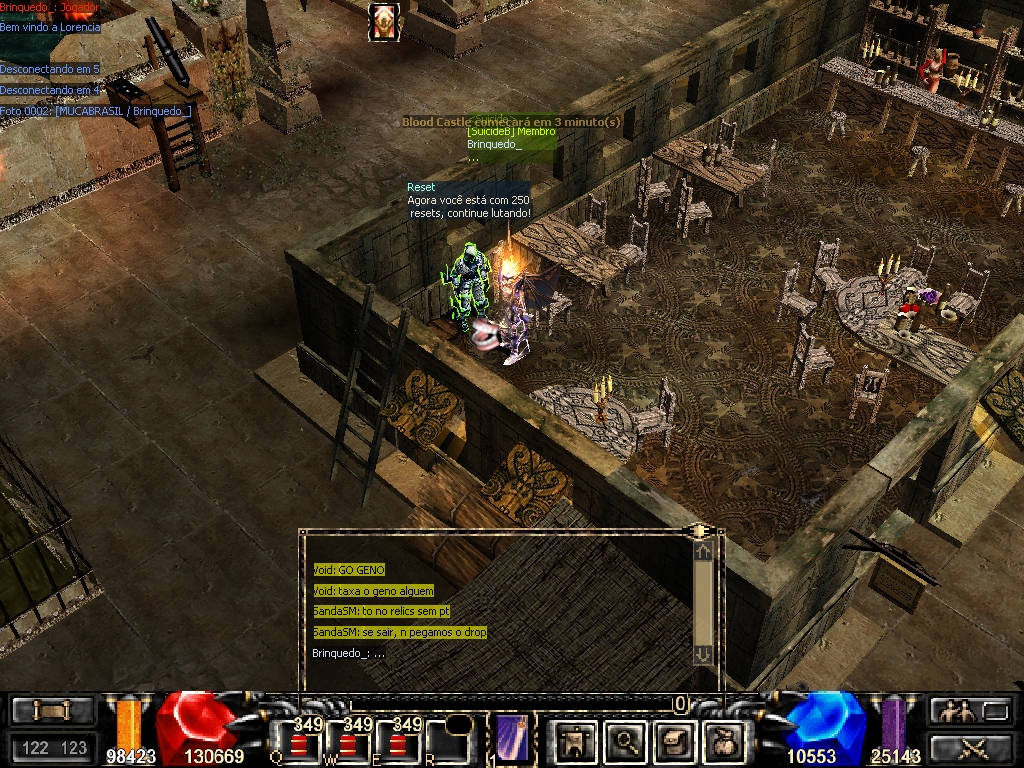Click the active buff icon at top
This screenshot has width=1024, height=768.
pos(383,21)
